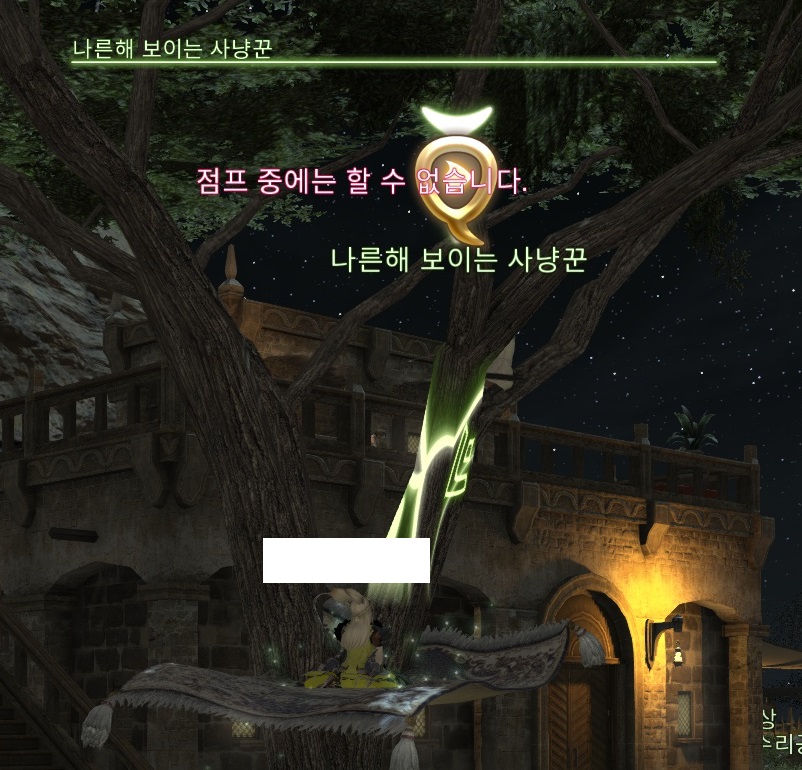The width and height of the screenshot is (802, 770).
Task: Click the target bar showing 나른해 보이는 사냥꾼
Action: point(393,60)
